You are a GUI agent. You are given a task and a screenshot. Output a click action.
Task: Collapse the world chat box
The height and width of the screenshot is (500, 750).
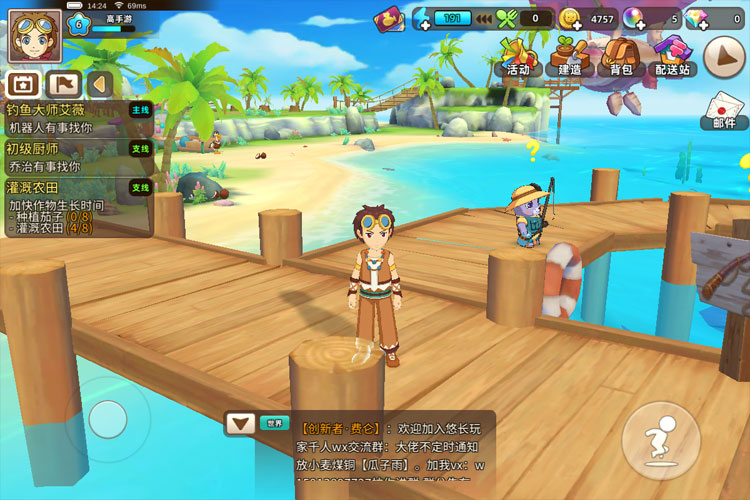(x=238, y=423)
